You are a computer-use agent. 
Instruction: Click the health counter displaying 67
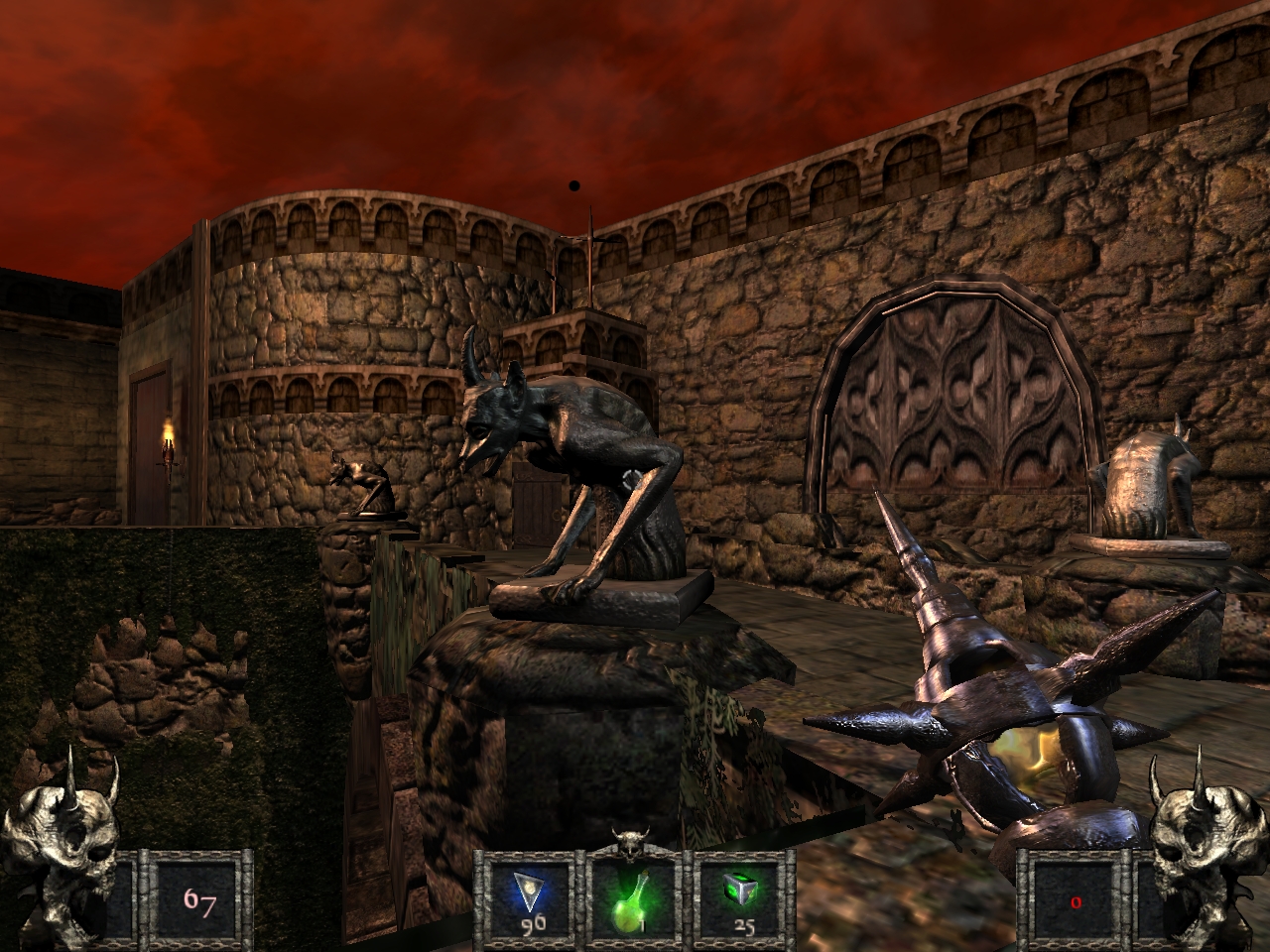202,902
